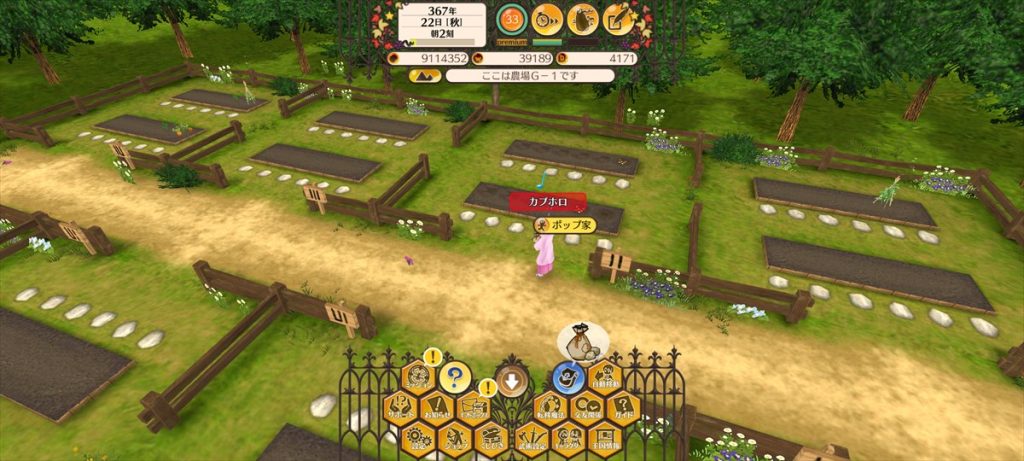Open 転移魔法 teleport magic hexagon
Viewport: 1024px width, 461px height.
click(549, 407)
